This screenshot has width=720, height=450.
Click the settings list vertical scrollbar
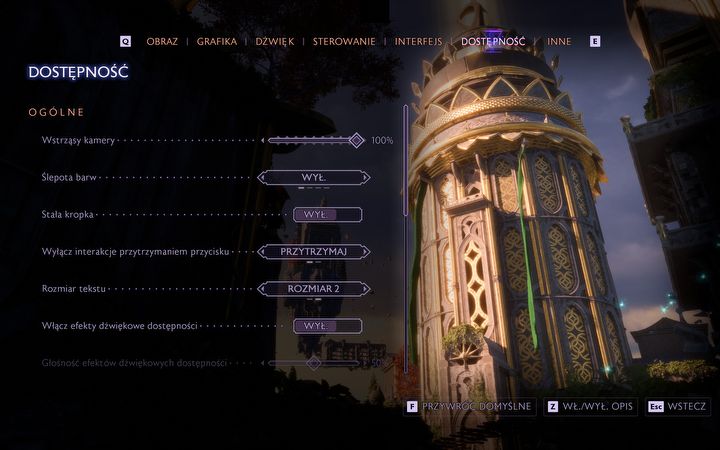(x=405, y=240)
